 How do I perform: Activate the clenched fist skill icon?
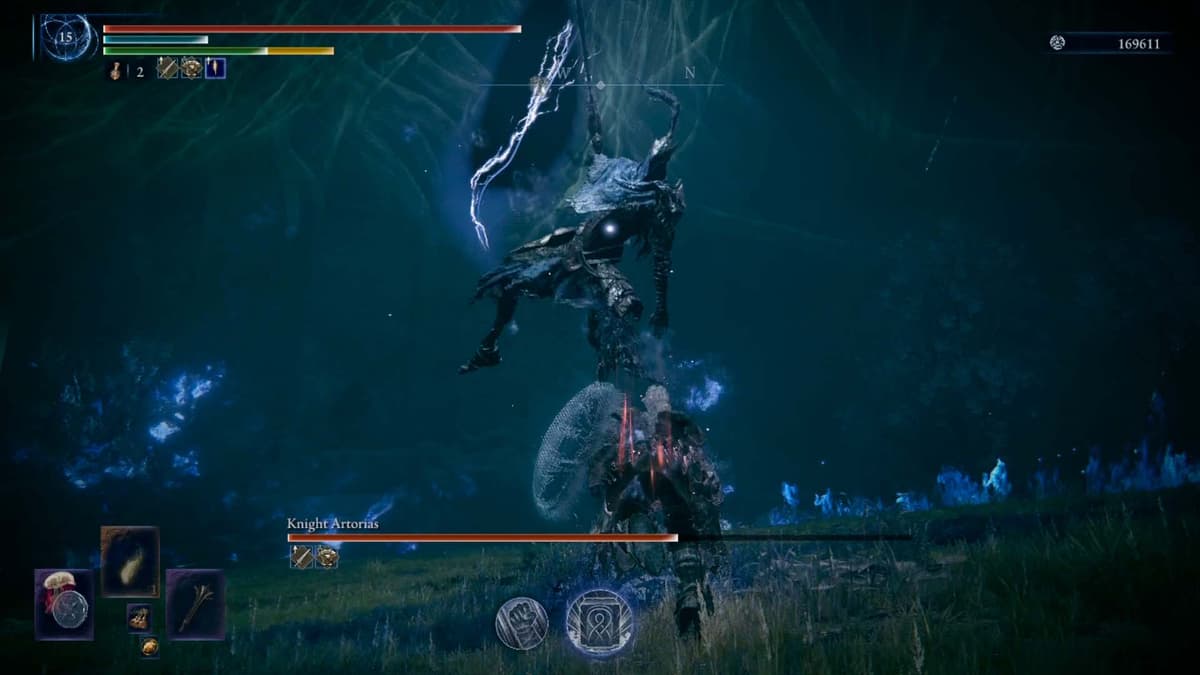pos(521,623)
